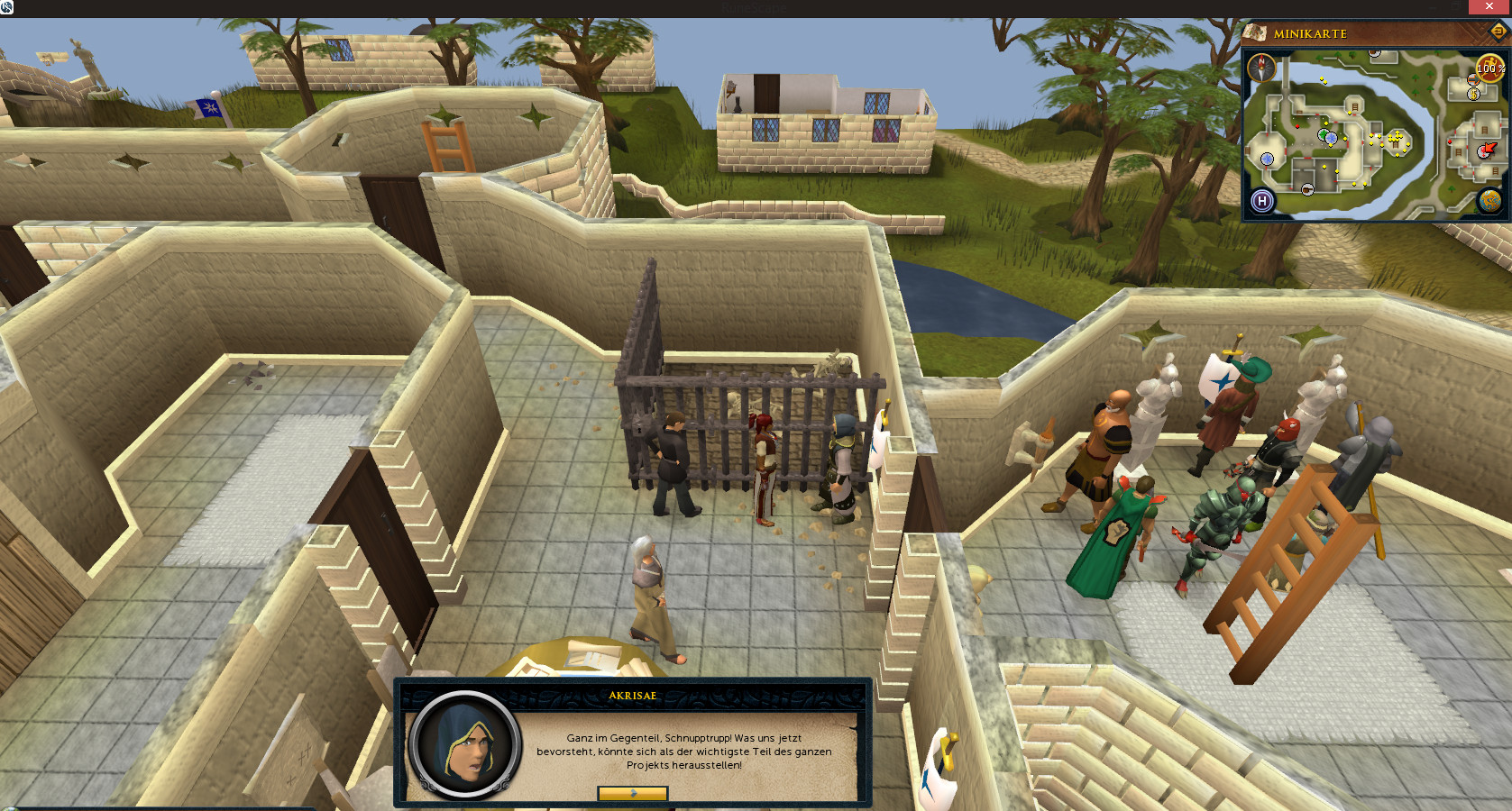Click the green star marker on the minimap

coord(1324,135)
